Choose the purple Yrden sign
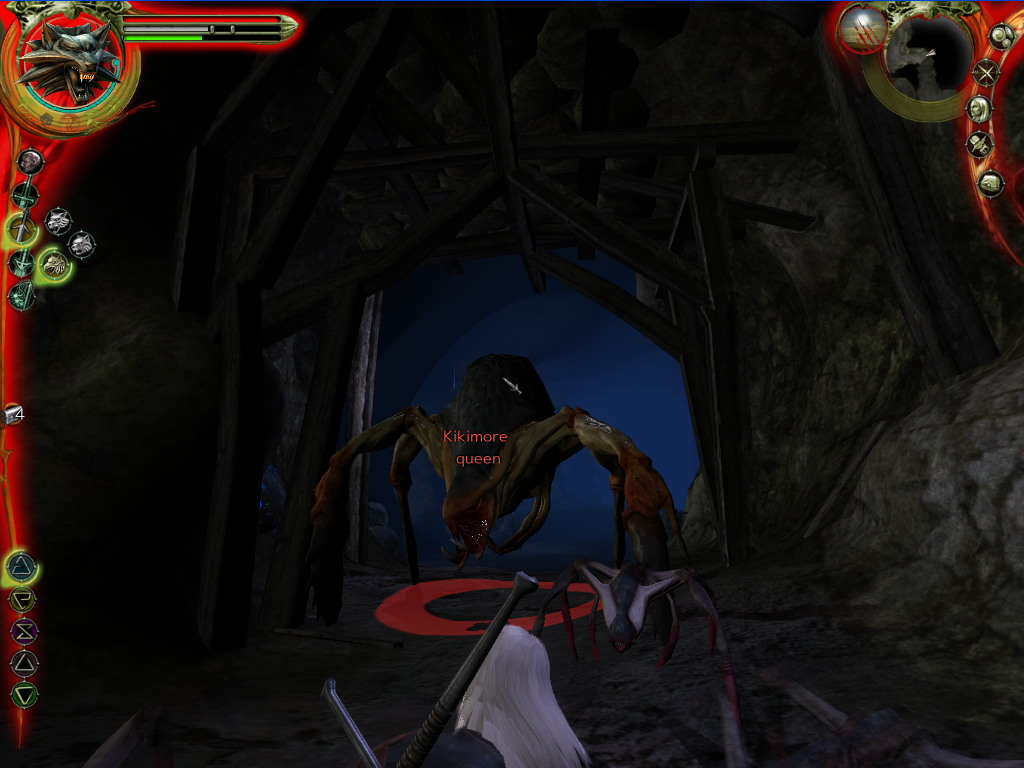Image resolution: width=1024 pixels, height=768 pixels. pos(23,631)
